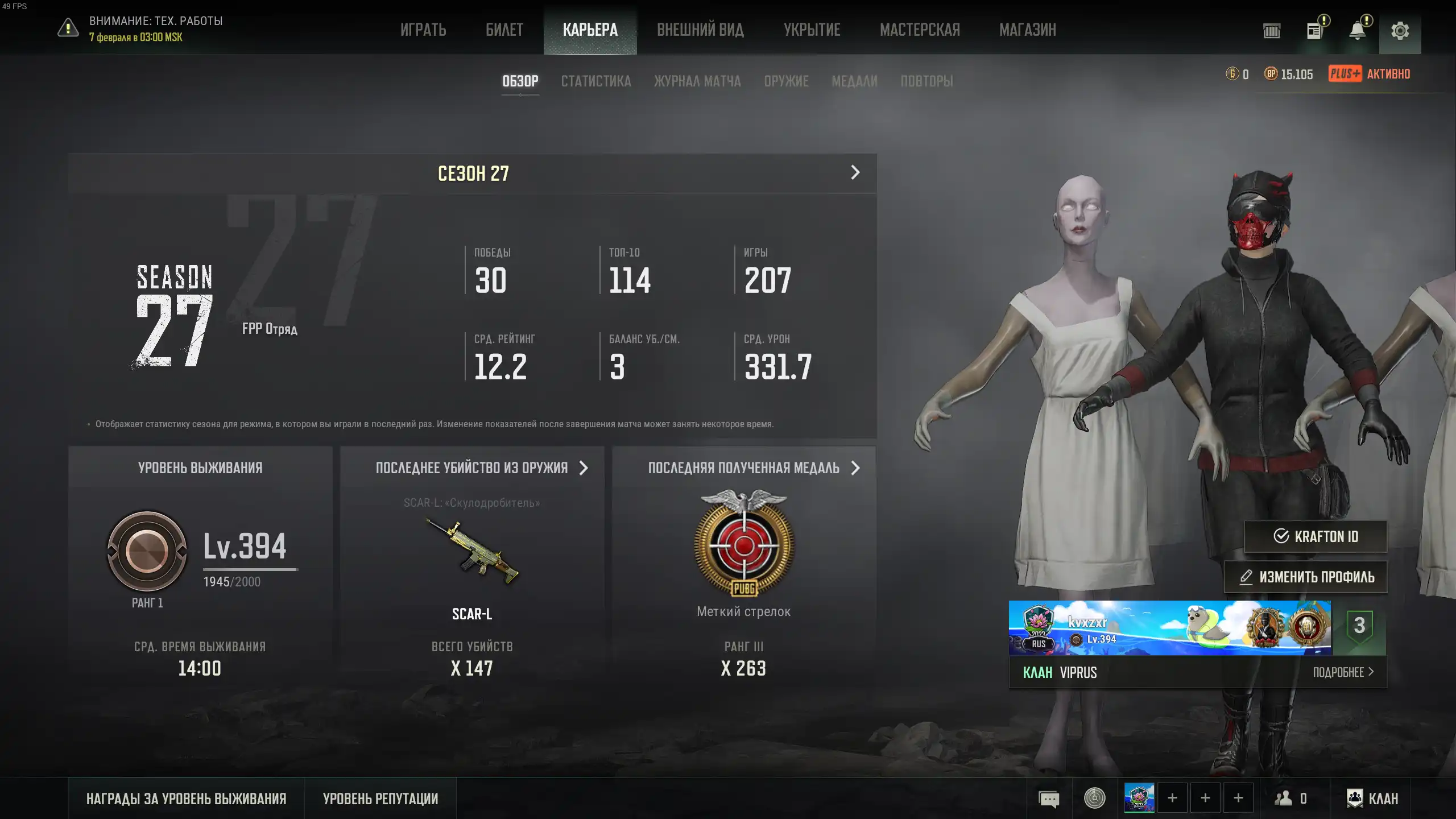Show the ОРУЖИЕ tab

[786, 81]
